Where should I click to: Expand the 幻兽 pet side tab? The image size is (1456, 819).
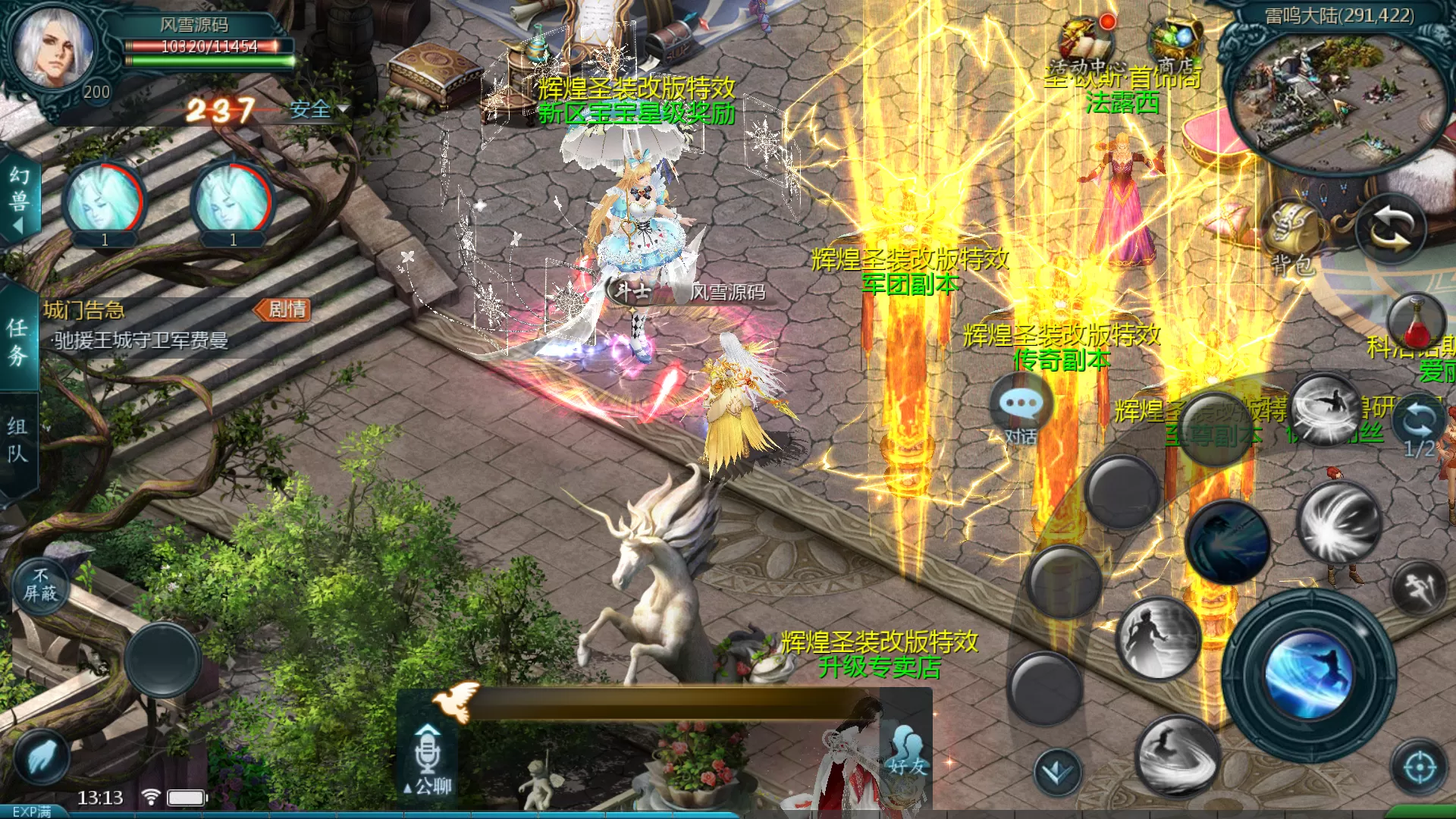[x=19, y=199]
